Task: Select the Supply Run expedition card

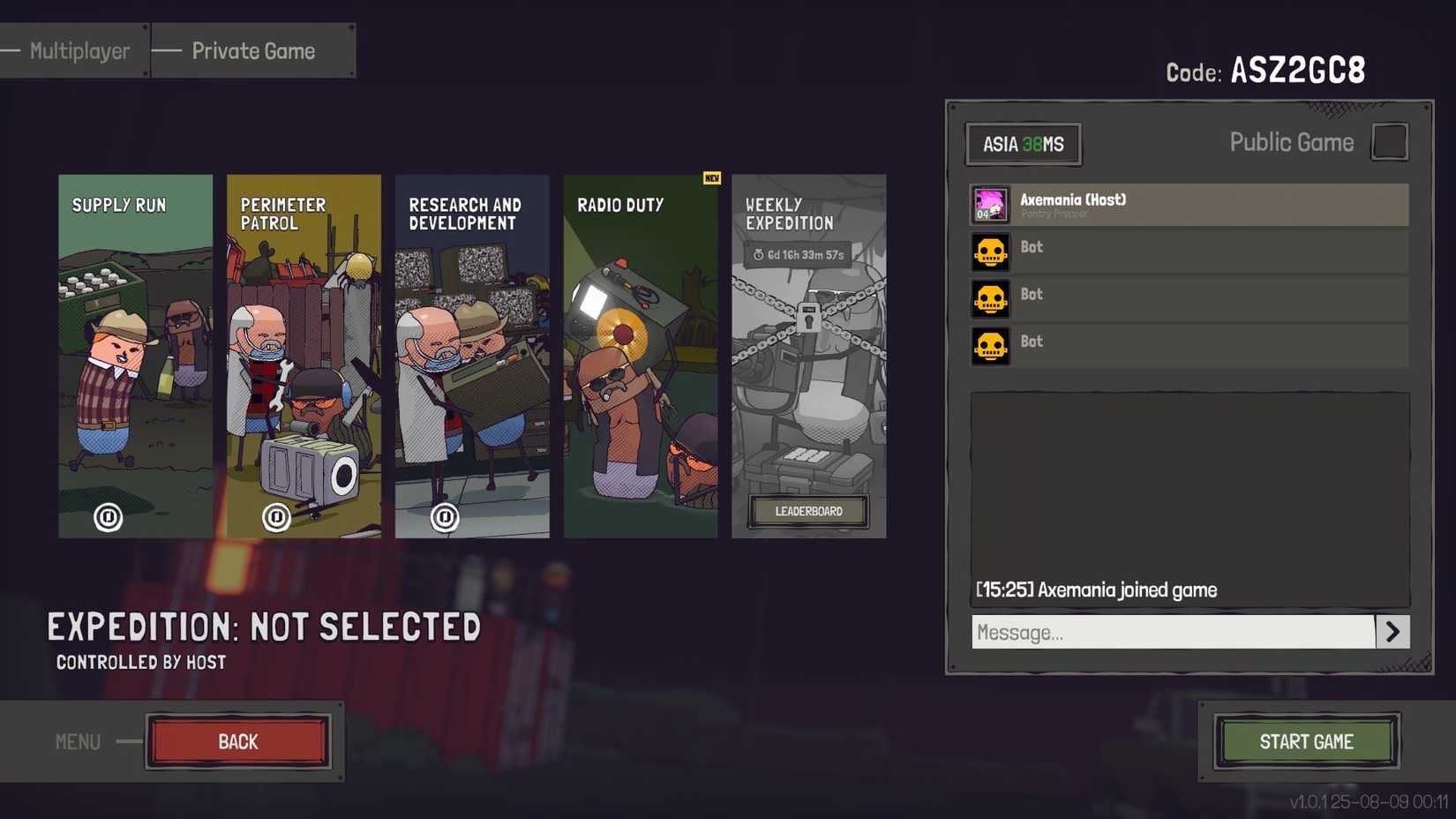Action: click(134, 353)
